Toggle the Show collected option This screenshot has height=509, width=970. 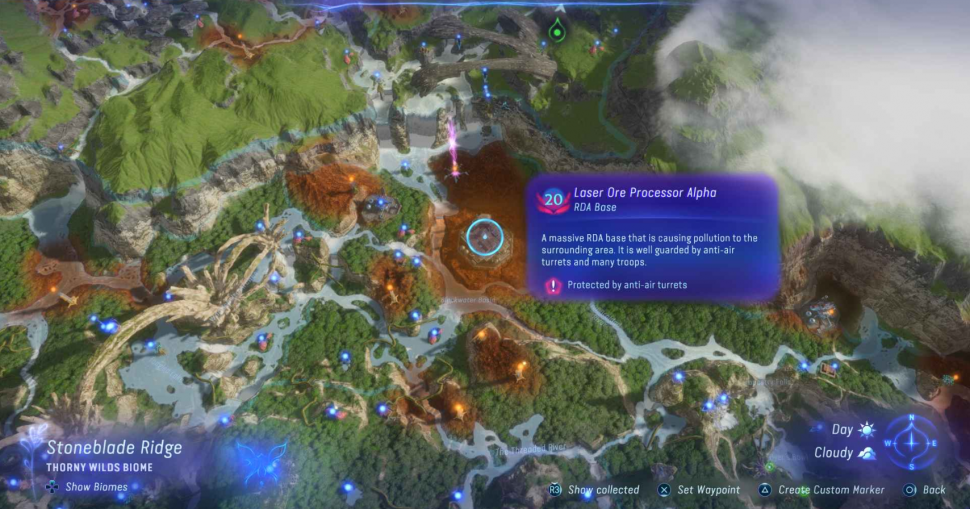pyautogui.click(x=595, y=490)
